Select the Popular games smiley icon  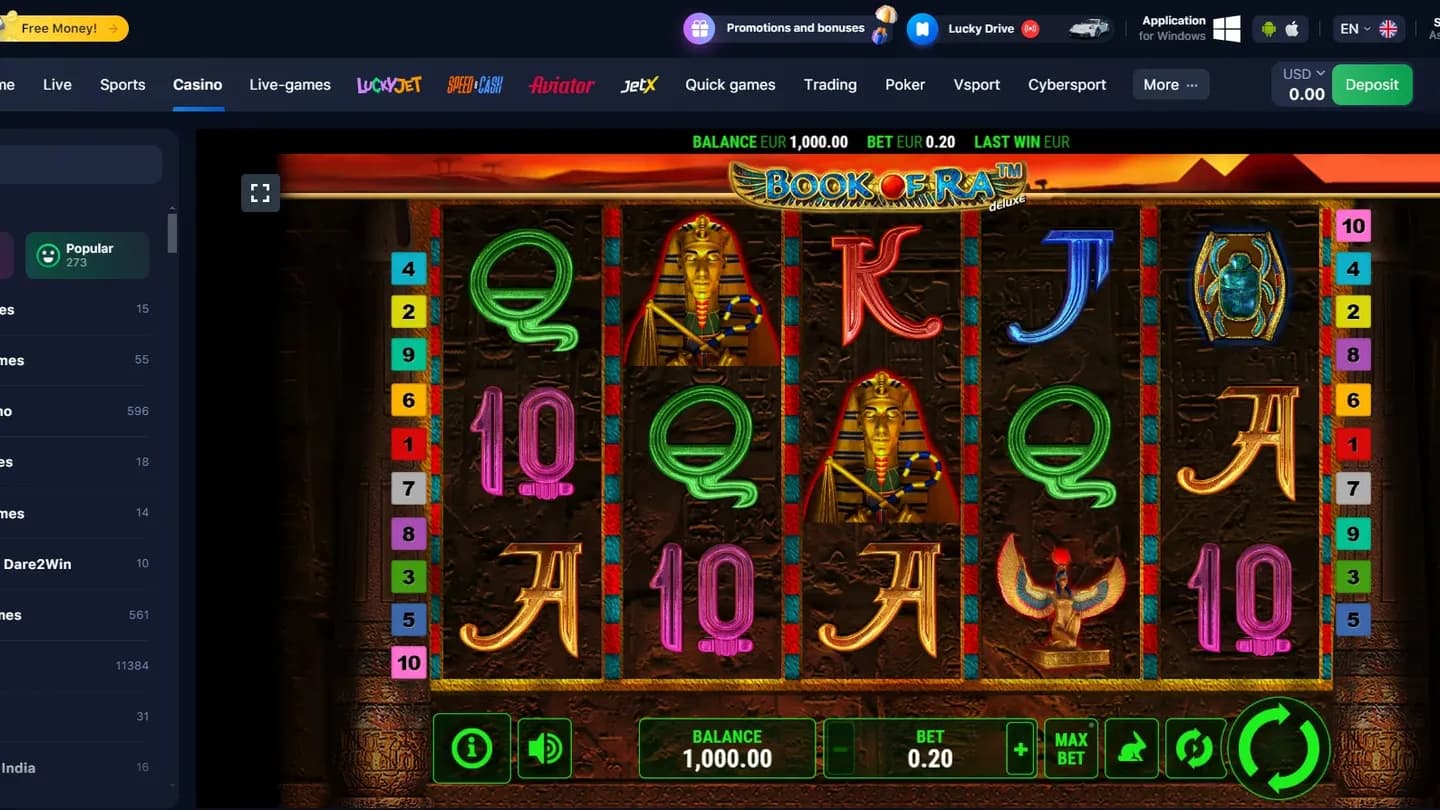(x=49, y=255)
